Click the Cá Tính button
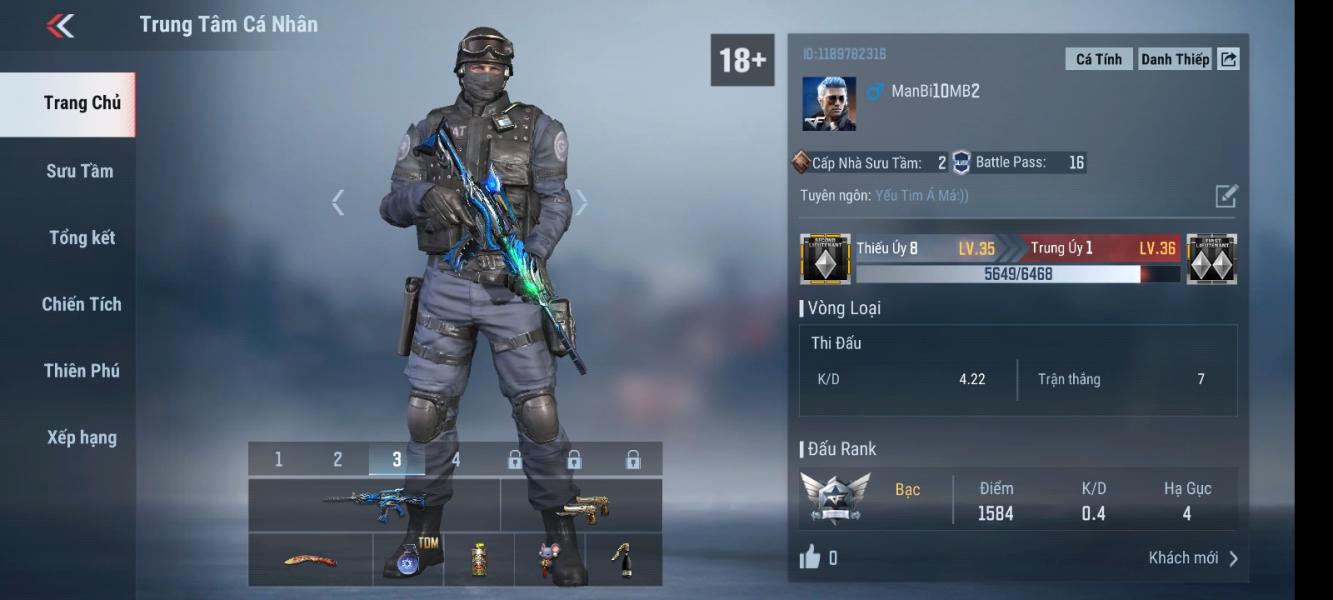 (x=1098, y=59)
